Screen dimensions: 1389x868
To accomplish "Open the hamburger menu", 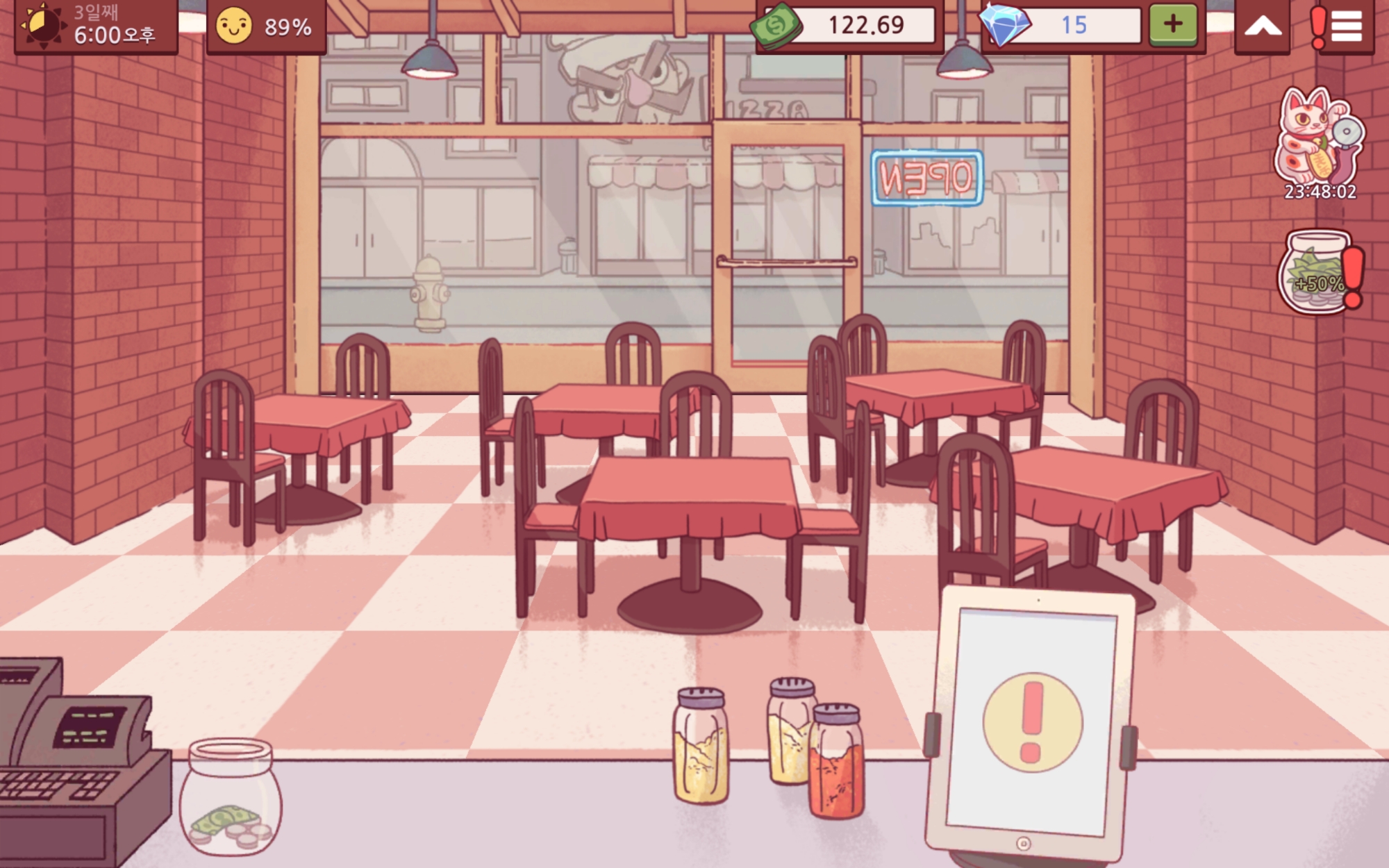I will click(x=1345, y=26).
